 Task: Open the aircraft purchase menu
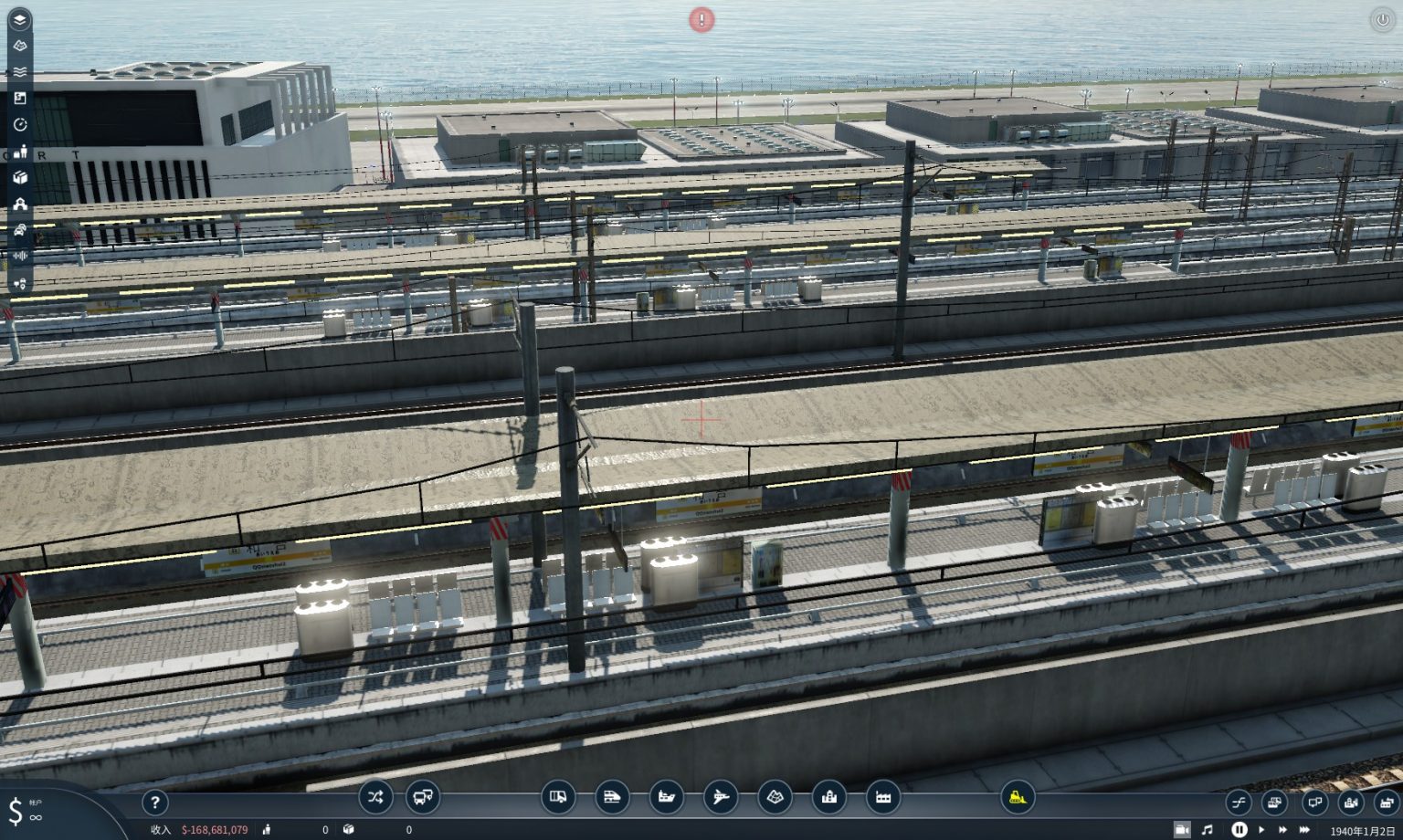(x=719, y=797)
